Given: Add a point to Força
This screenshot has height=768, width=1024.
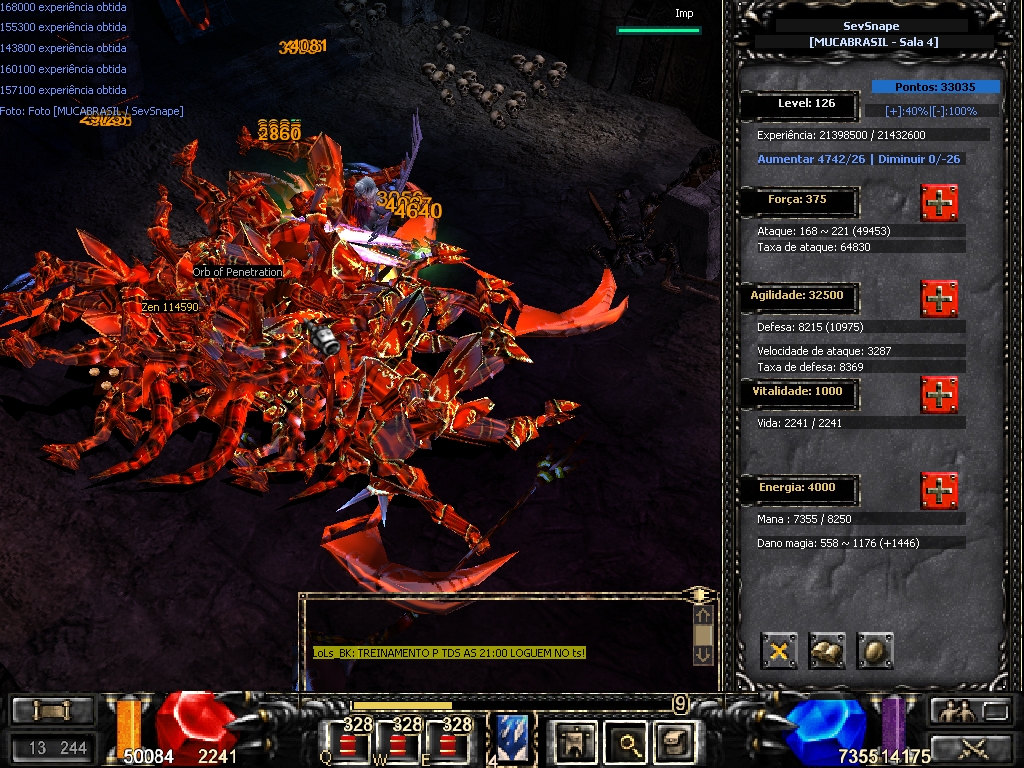Looking at the screenshot, I should pos(939,203).
